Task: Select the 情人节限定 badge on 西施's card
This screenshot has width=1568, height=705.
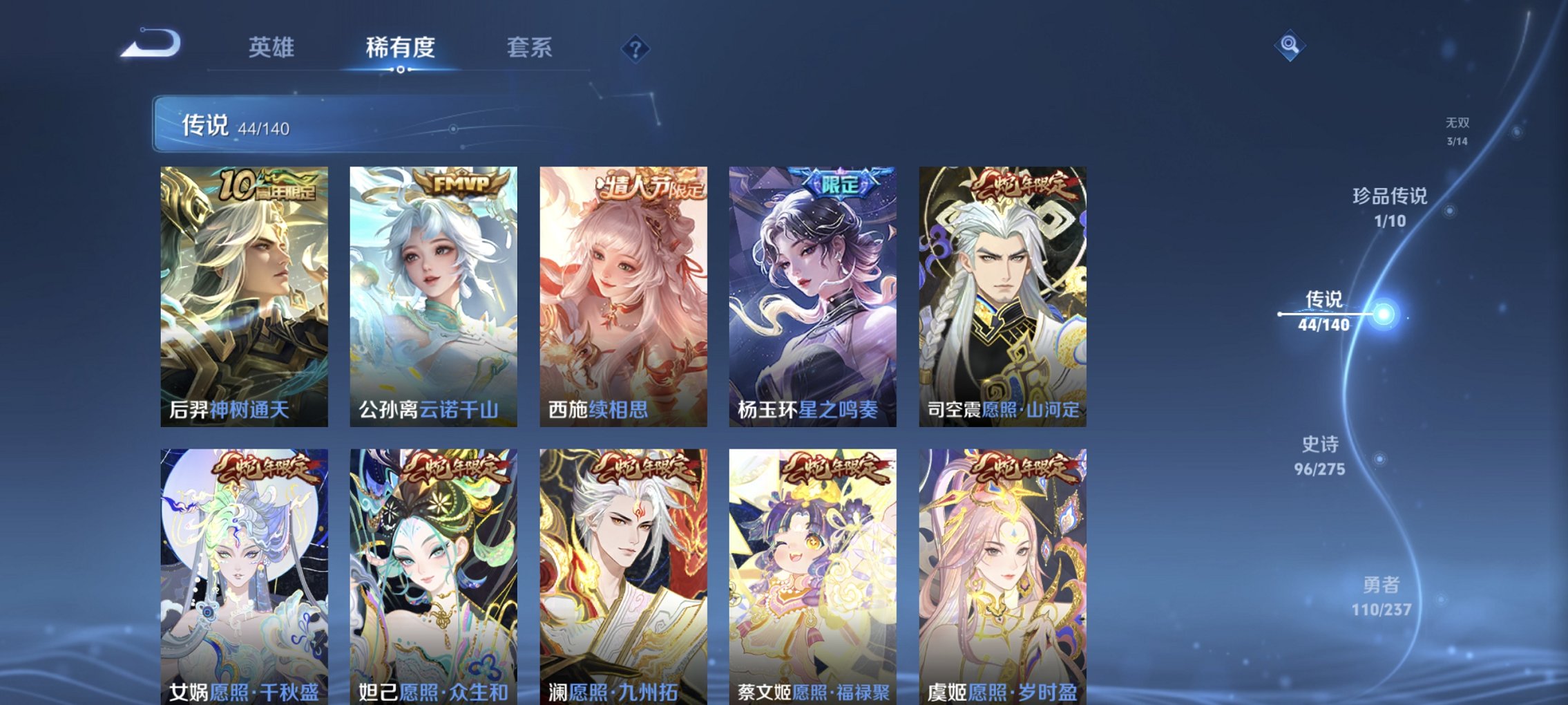Action: 651,187
